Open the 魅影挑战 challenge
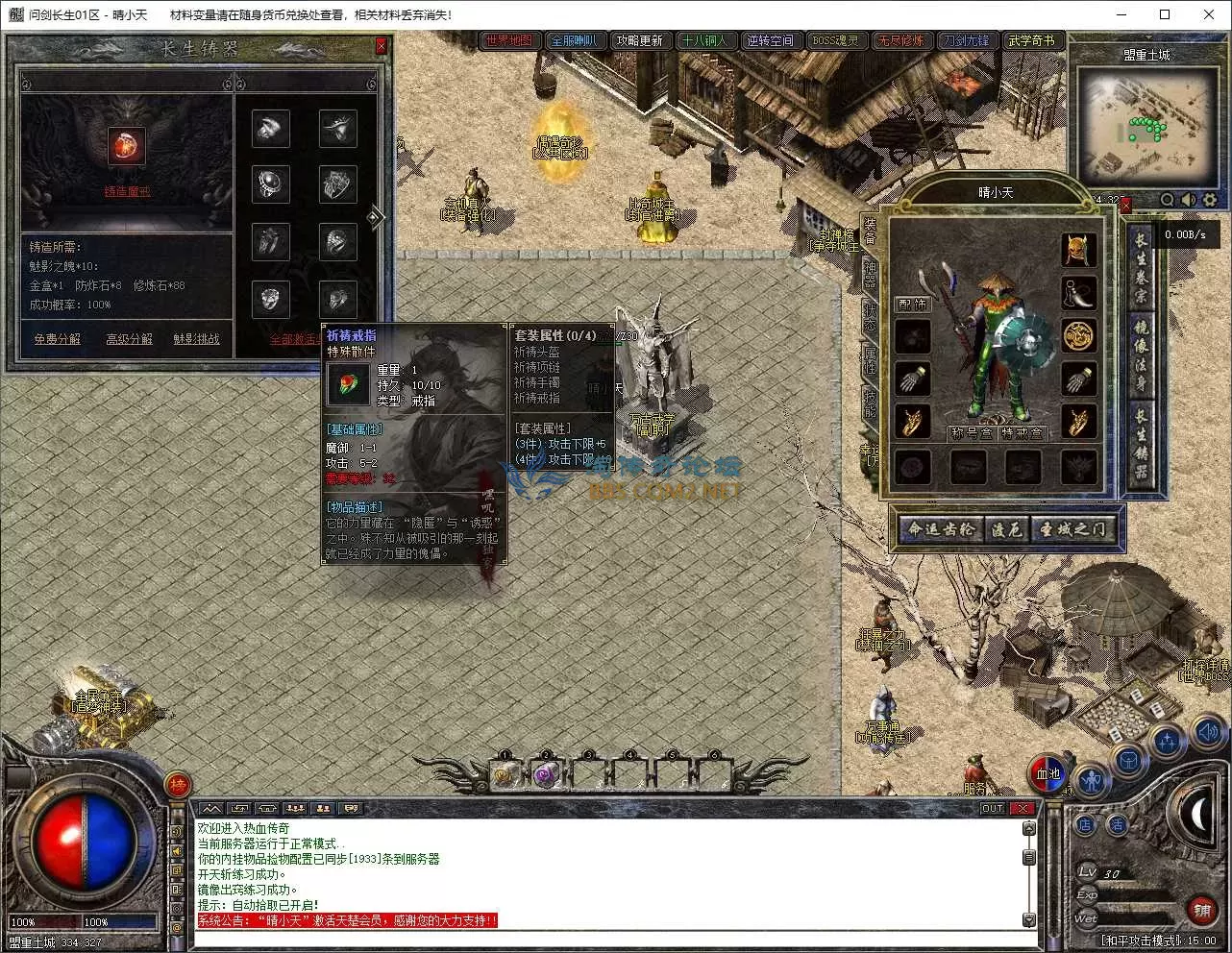1232x953 pixels. (196, 339)
